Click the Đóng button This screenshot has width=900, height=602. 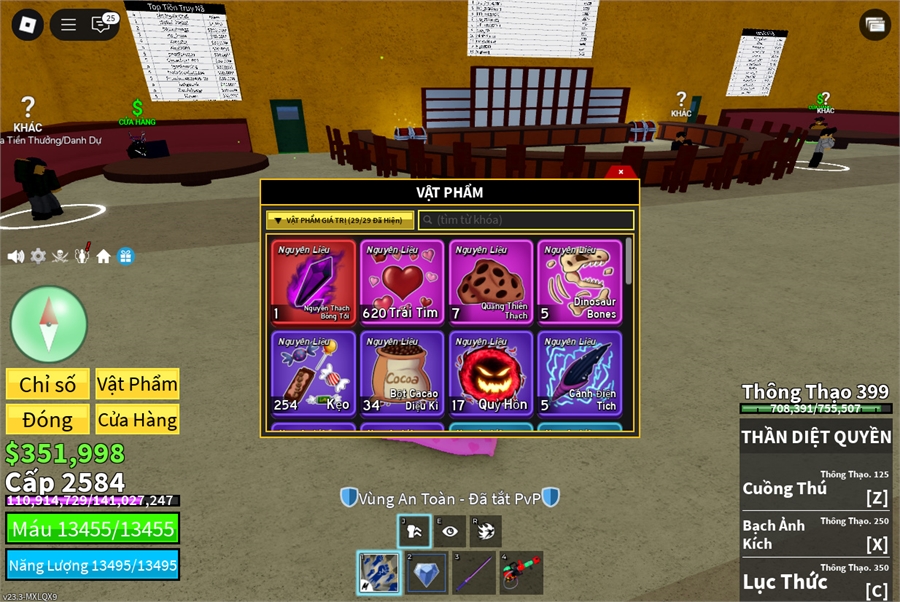[48, 419]
